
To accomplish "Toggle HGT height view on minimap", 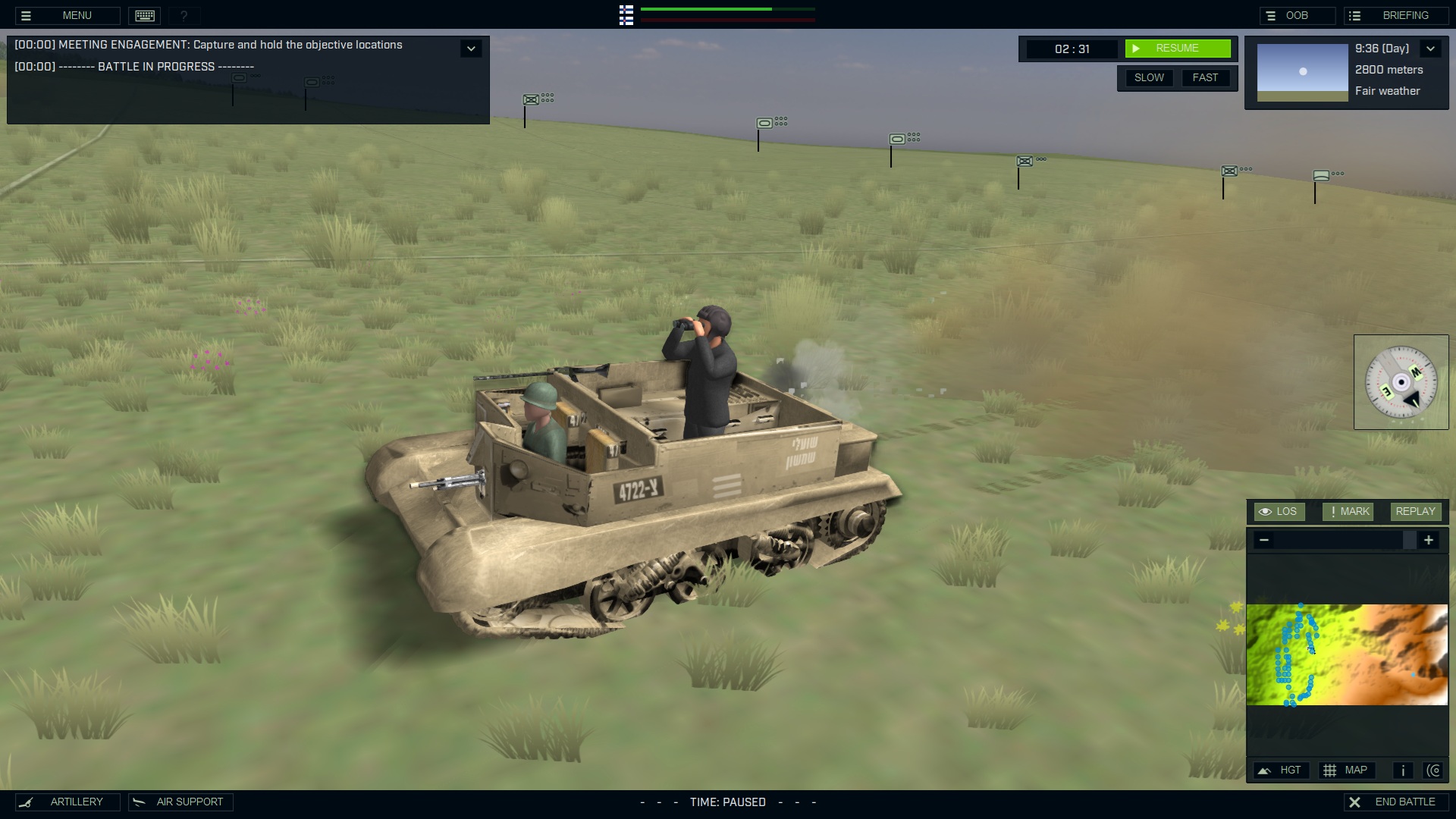I will (x=1282, y=770).
